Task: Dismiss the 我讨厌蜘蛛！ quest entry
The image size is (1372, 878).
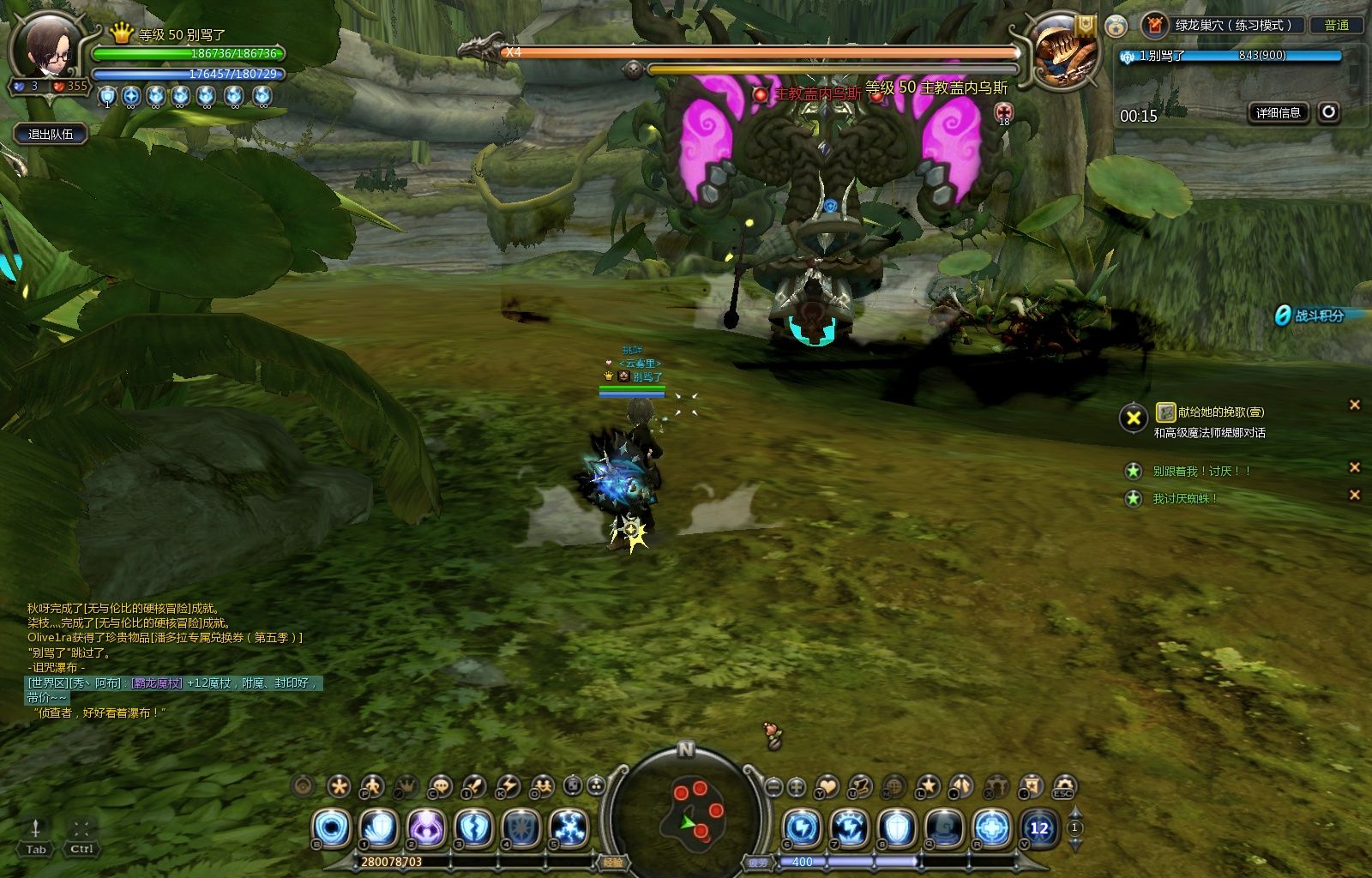Action: click(x=1355, y=495)
